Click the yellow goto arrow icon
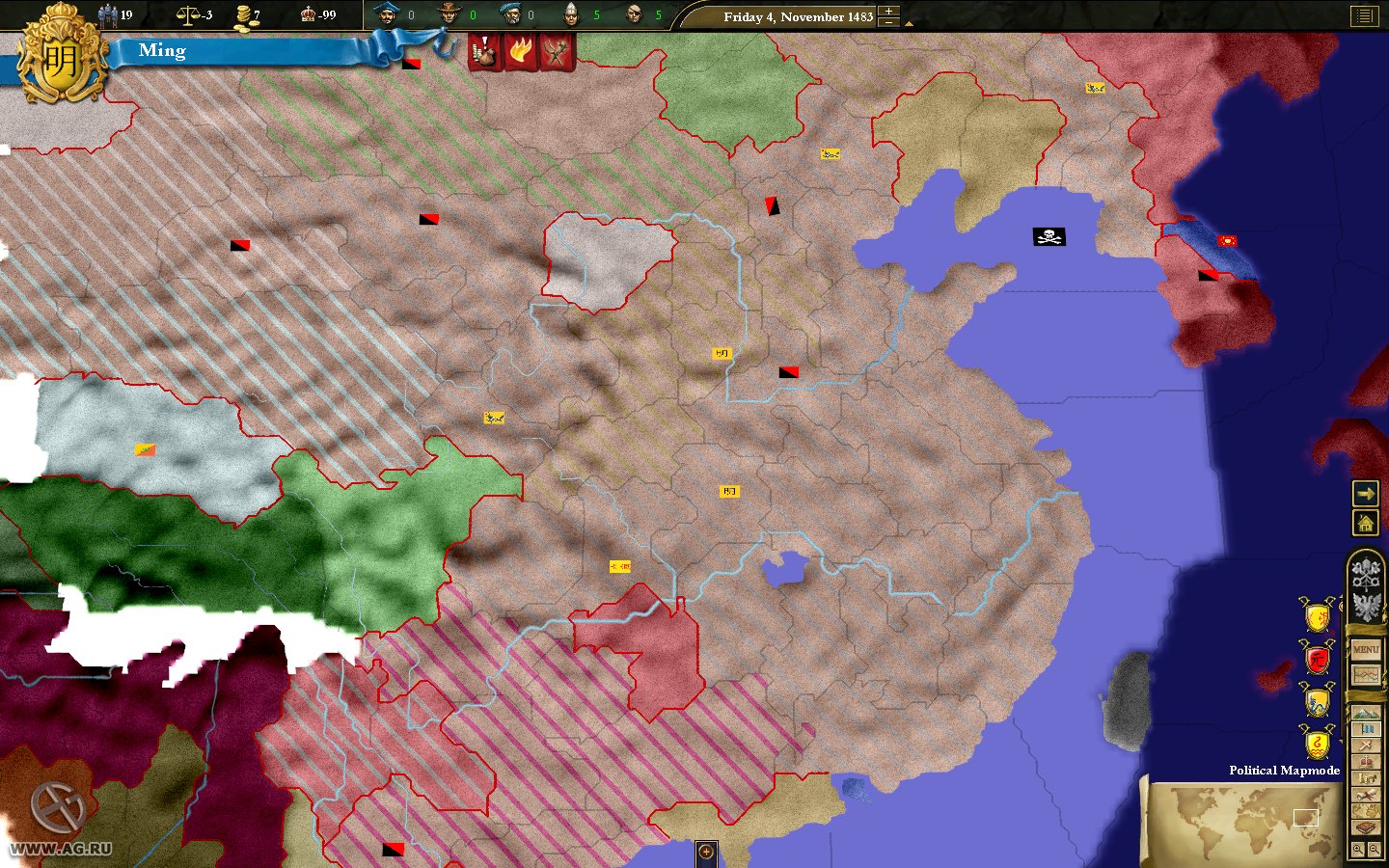 [x=1366, y=495]
